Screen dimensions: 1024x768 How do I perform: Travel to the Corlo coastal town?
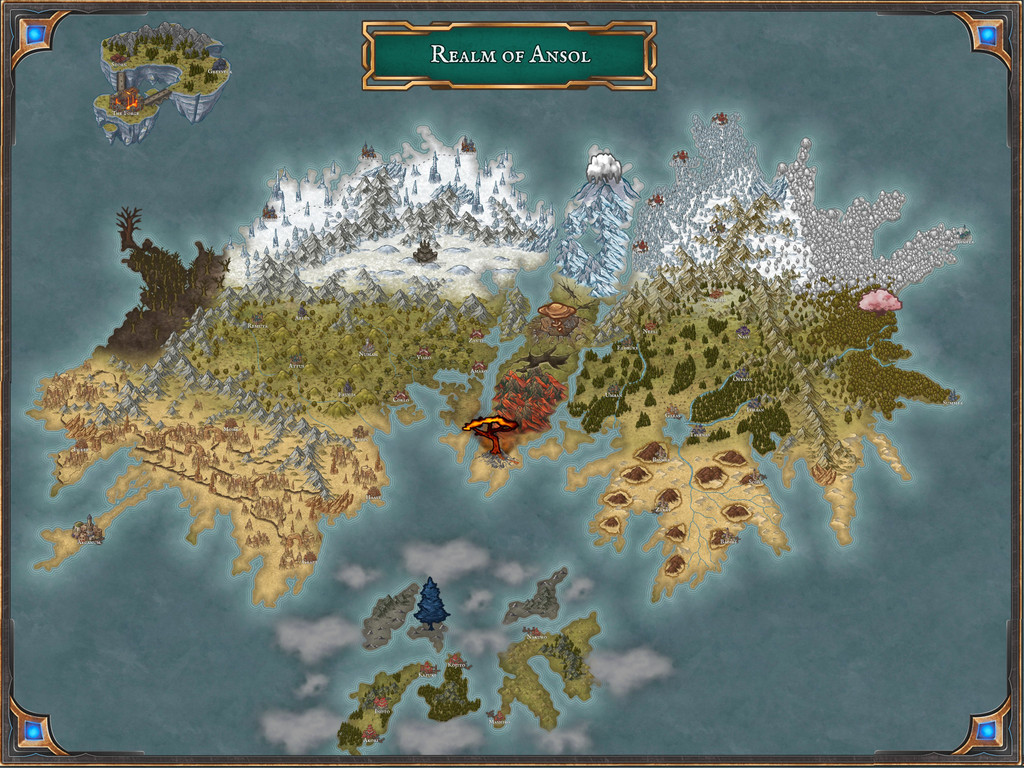click(400, 394)
